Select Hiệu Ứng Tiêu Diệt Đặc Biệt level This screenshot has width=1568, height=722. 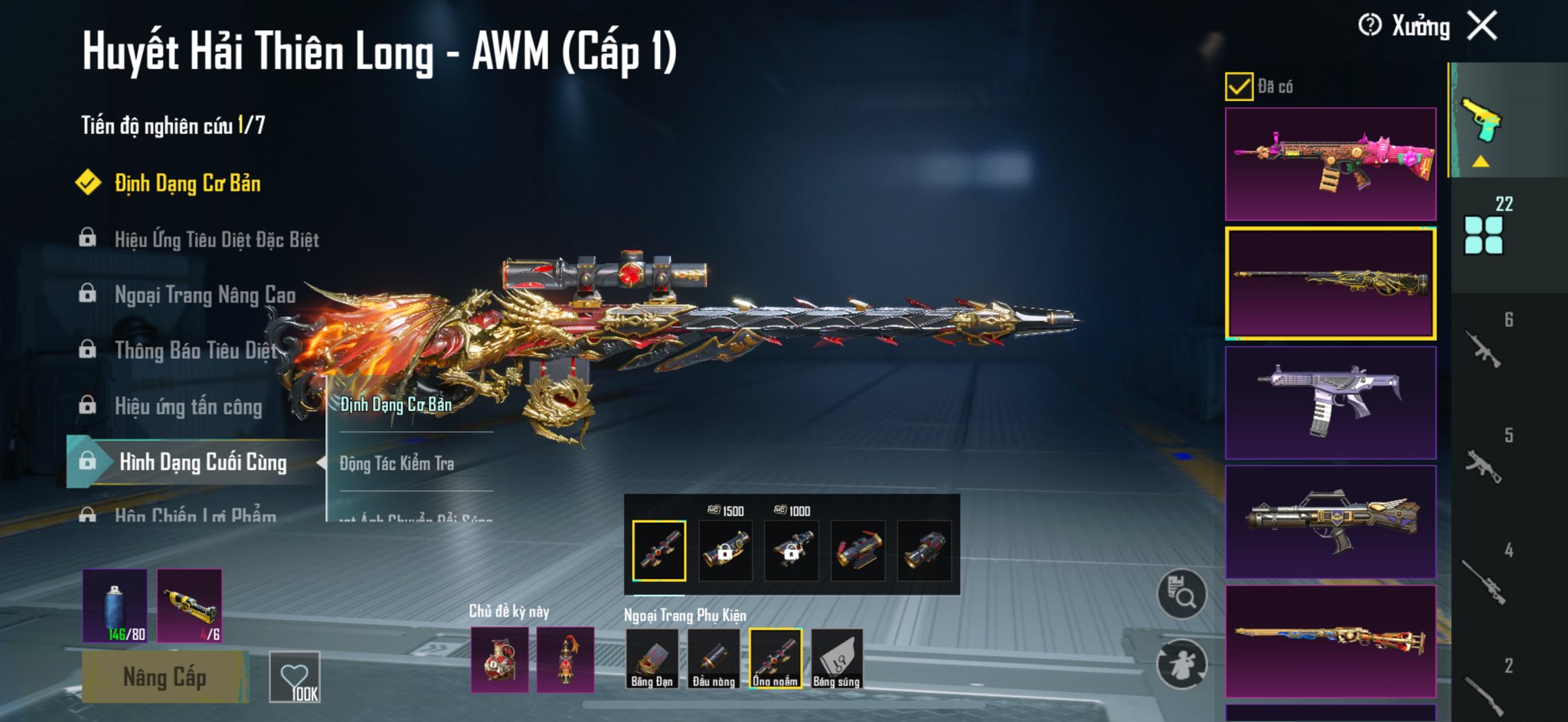click(x=216, y=240)
